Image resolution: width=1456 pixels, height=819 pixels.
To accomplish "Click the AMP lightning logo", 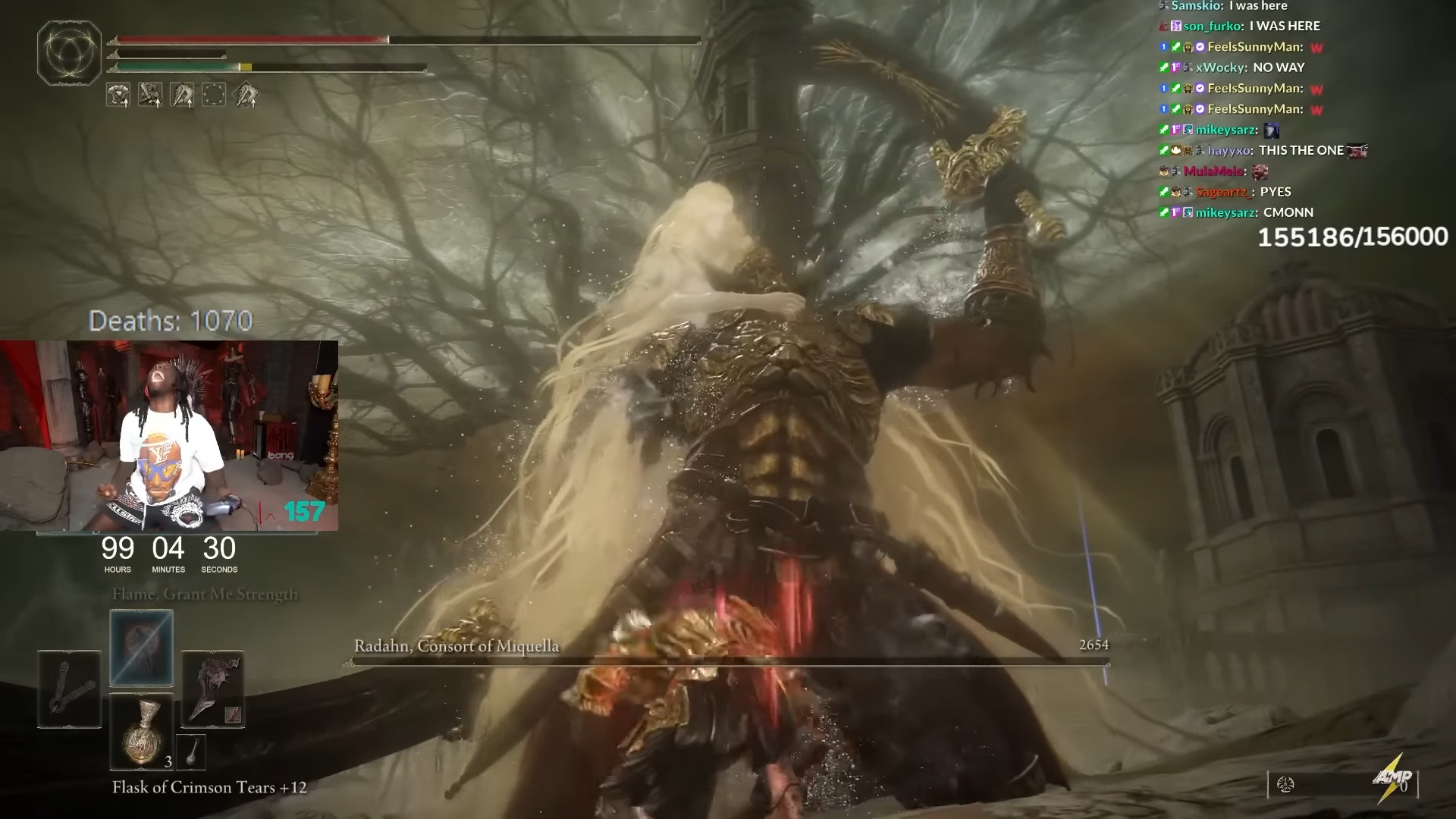I will tap(1393, 779).
